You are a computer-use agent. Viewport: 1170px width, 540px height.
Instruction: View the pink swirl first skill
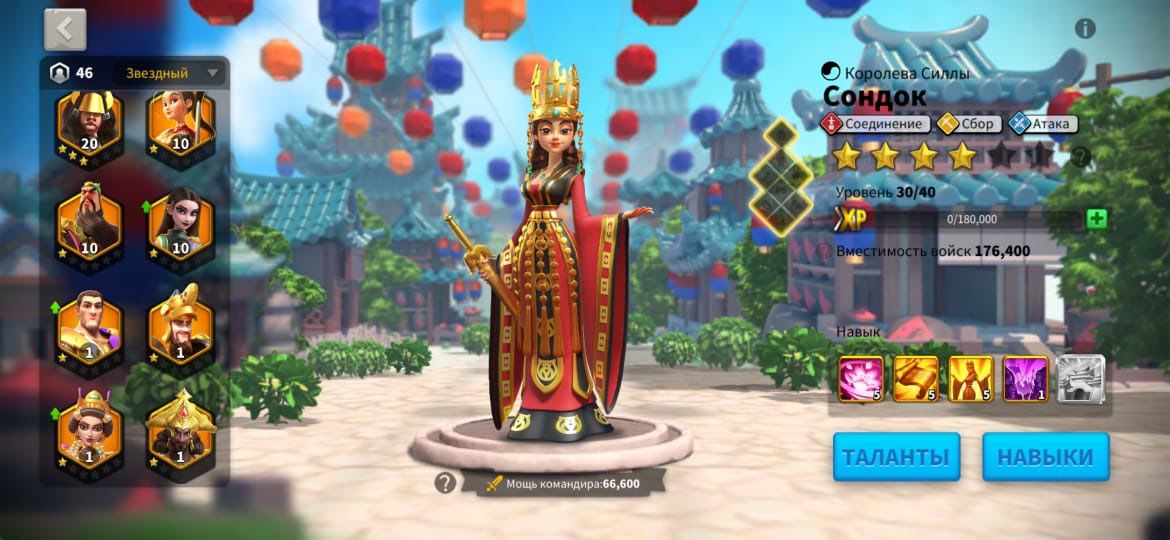pyautogui.click(x=861, y=379)
